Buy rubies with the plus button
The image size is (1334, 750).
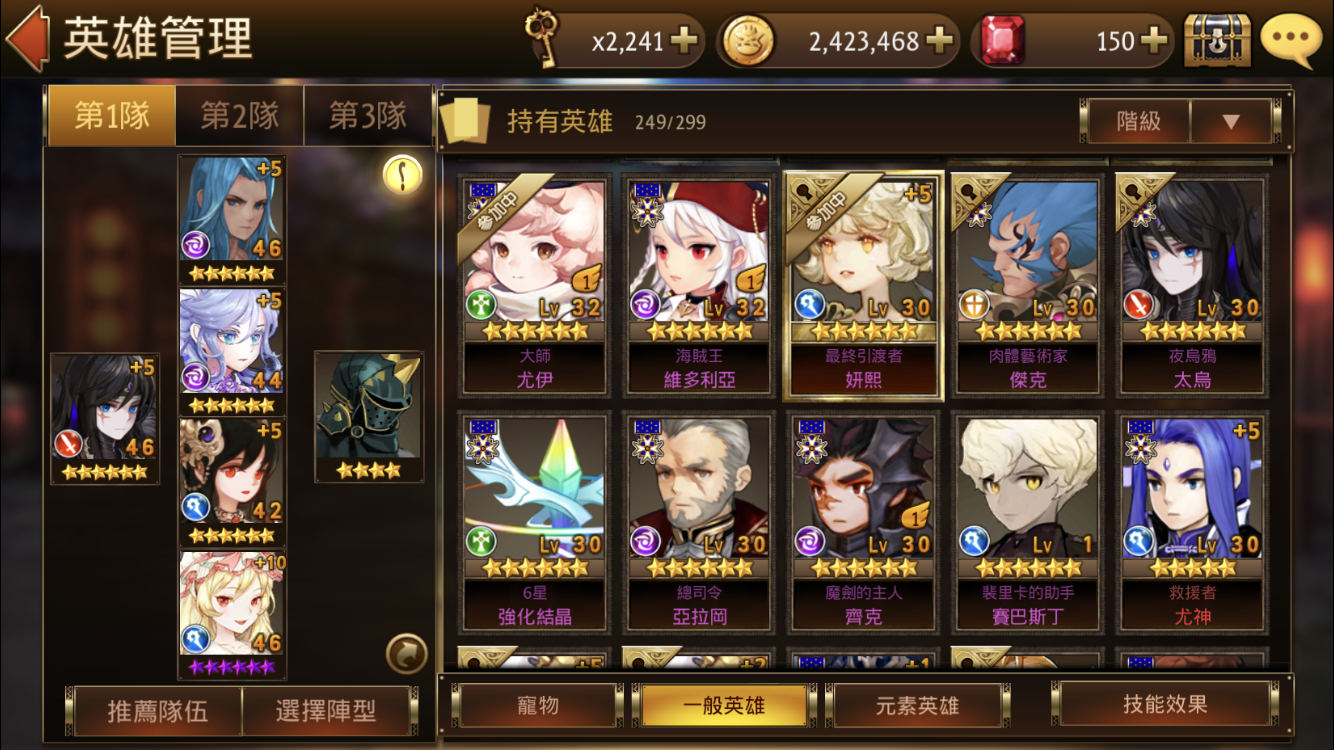(x=1153, y=41)
